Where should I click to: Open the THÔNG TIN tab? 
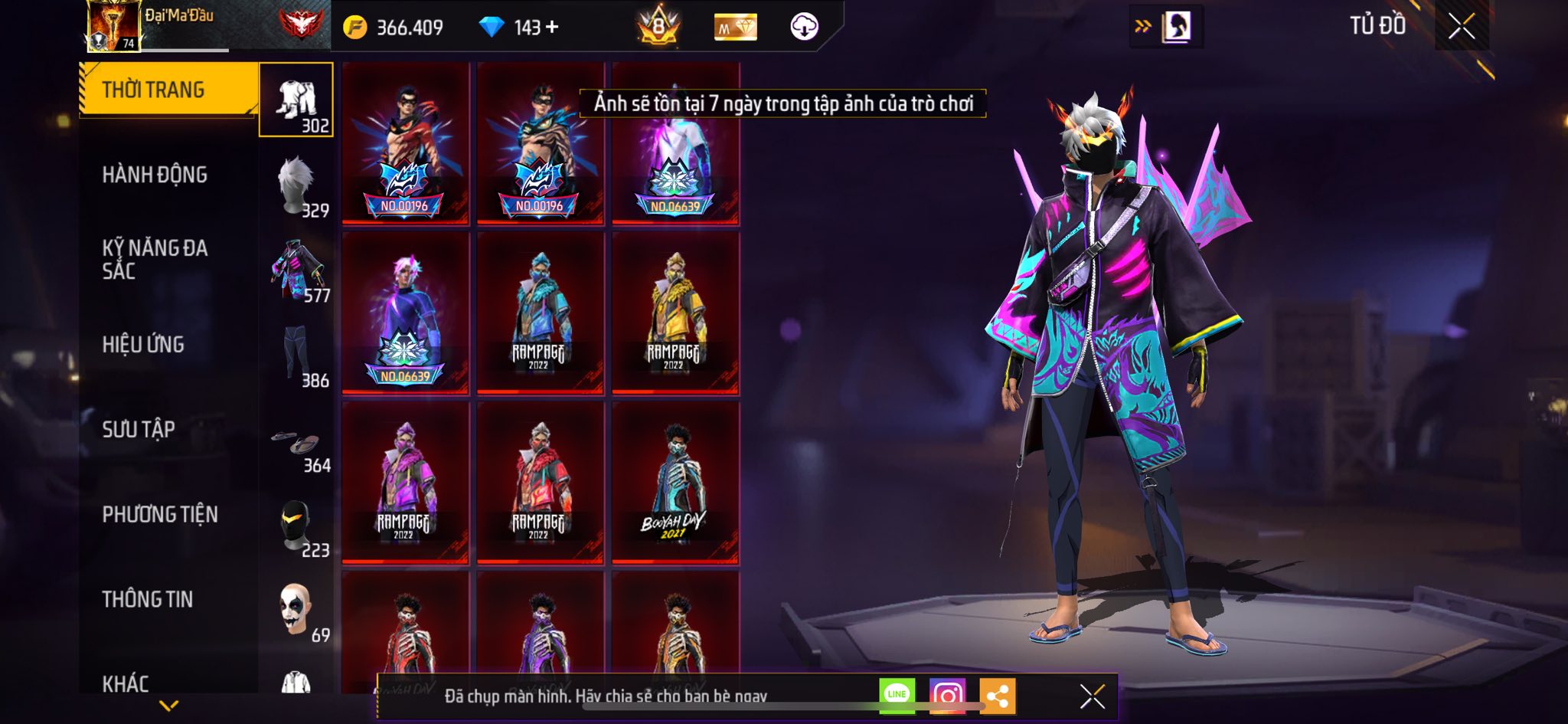click(x=148, y=600)
